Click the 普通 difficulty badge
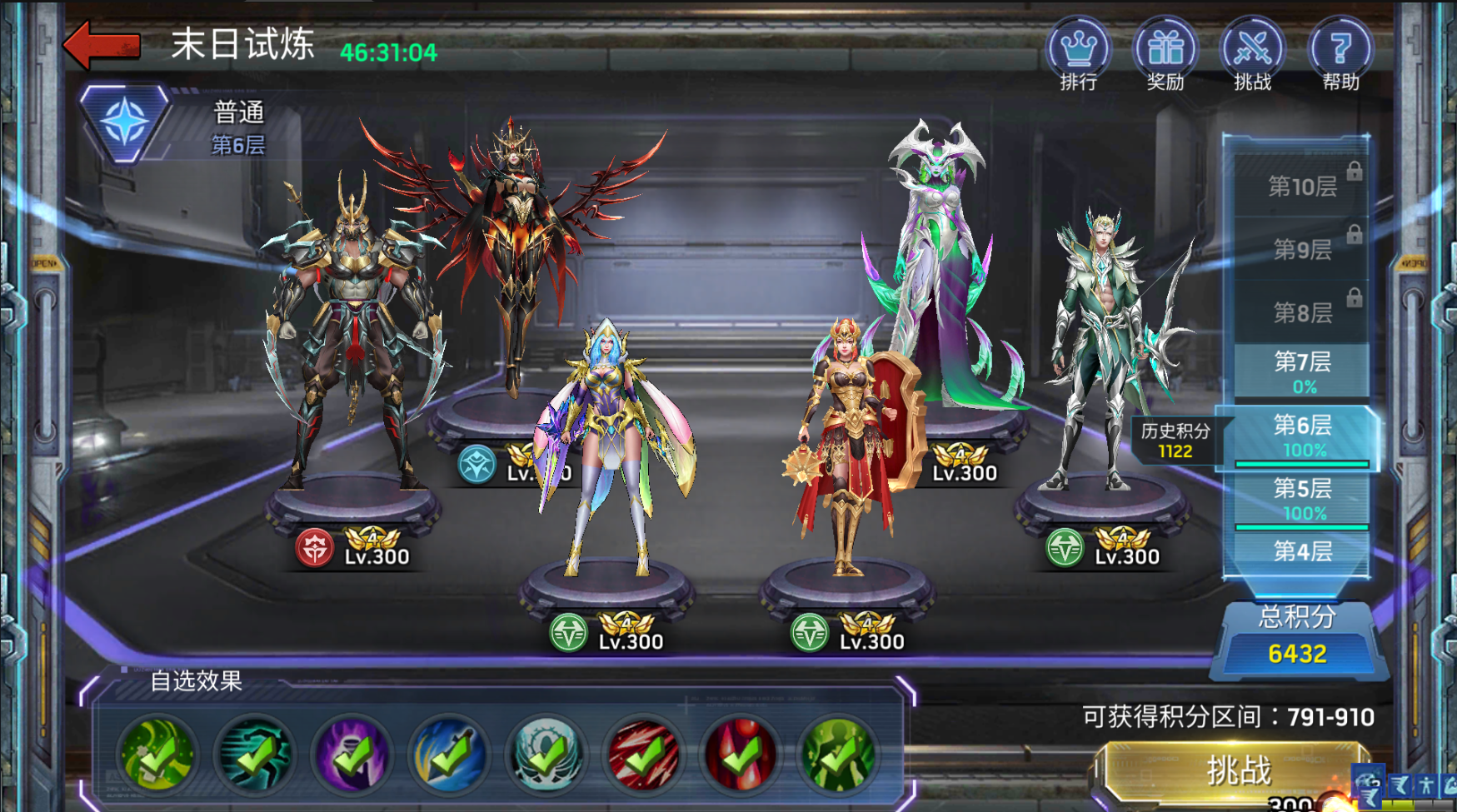The image size is (1457, 812). click(x=125, y=122)
